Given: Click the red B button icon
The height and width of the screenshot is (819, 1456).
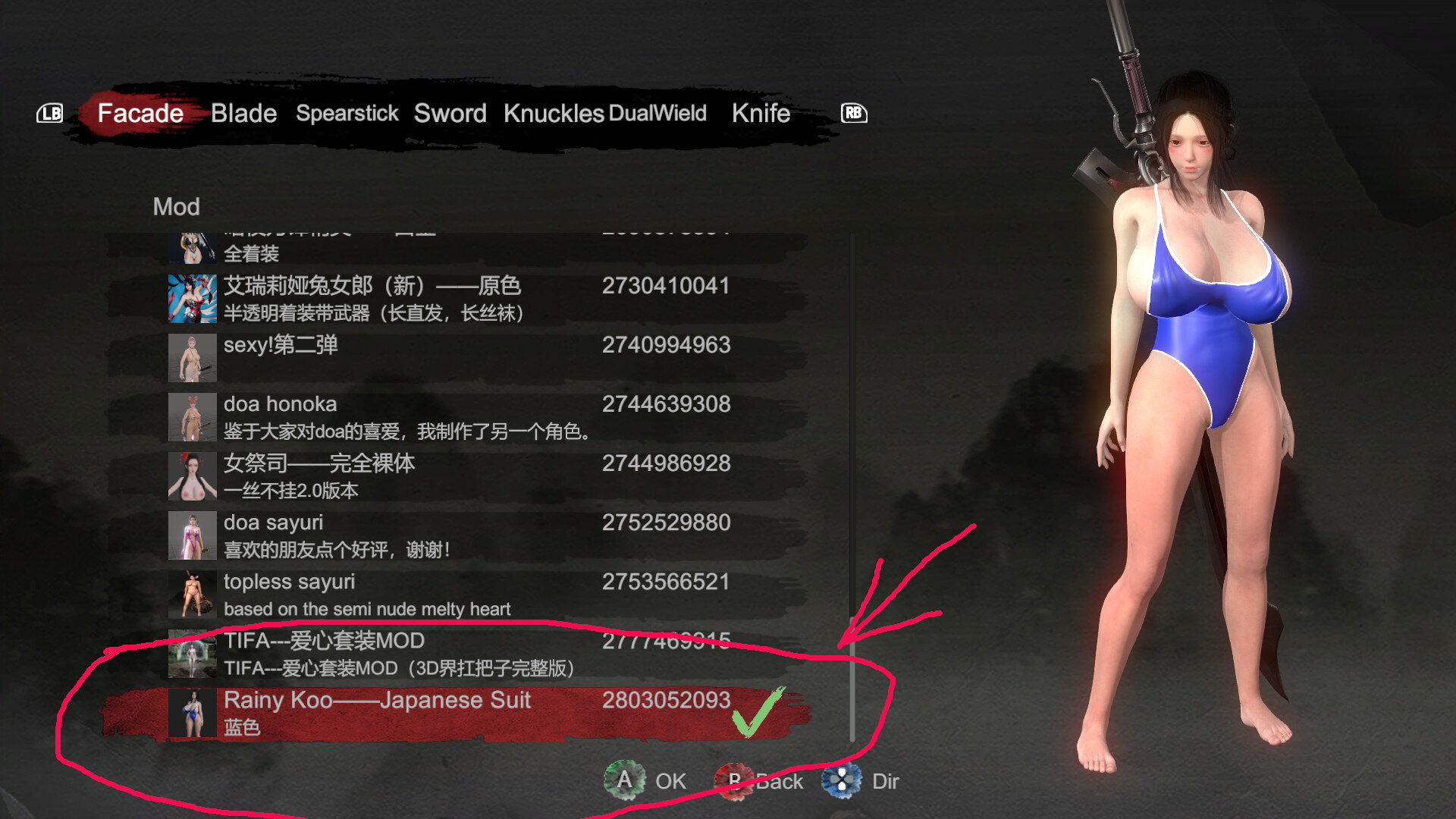Looking at the screenshot, I should tap(734, 780).
